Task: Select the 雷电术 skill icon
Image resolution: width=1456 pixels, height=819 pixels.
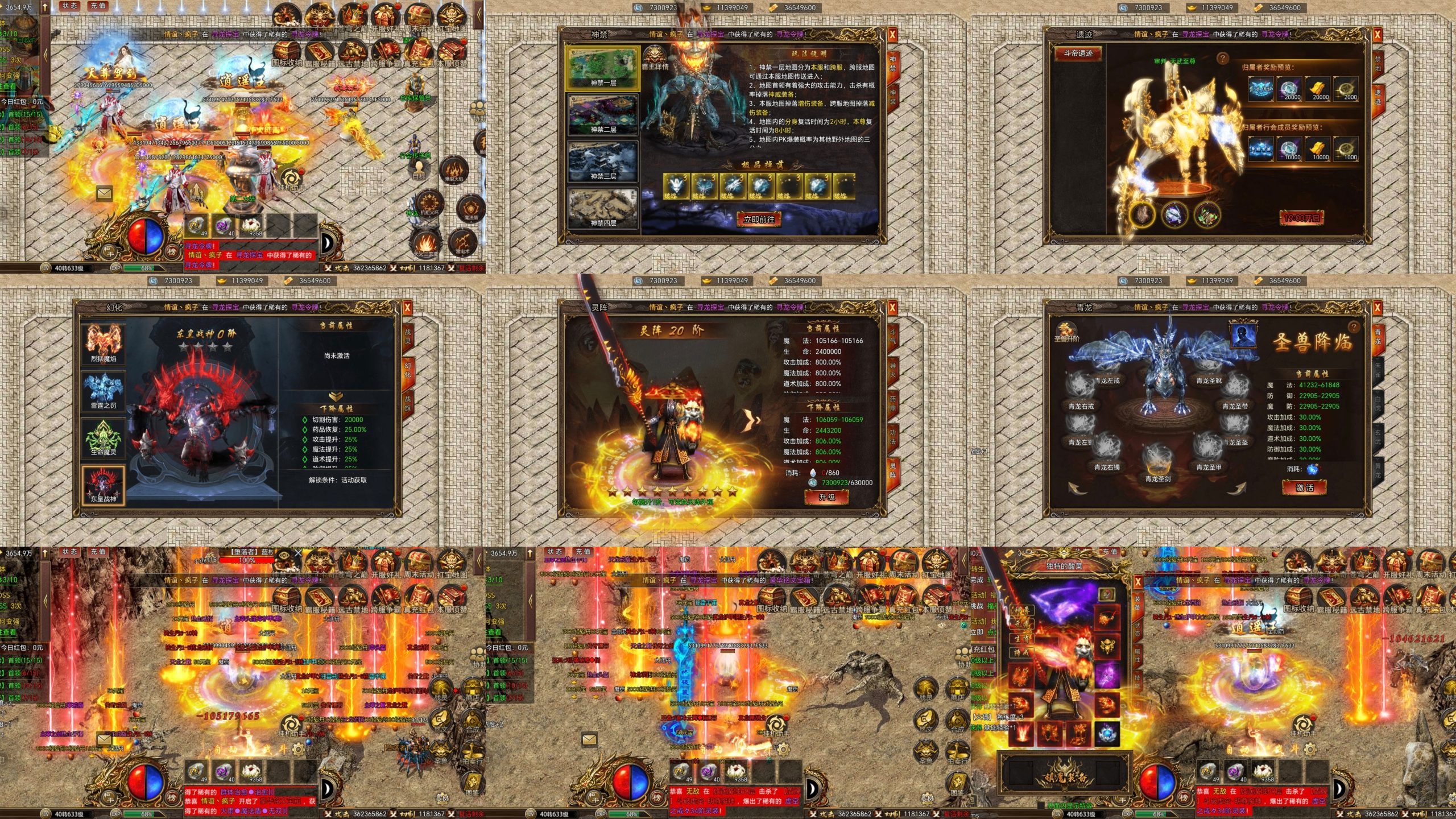Action: click(462, 243)
